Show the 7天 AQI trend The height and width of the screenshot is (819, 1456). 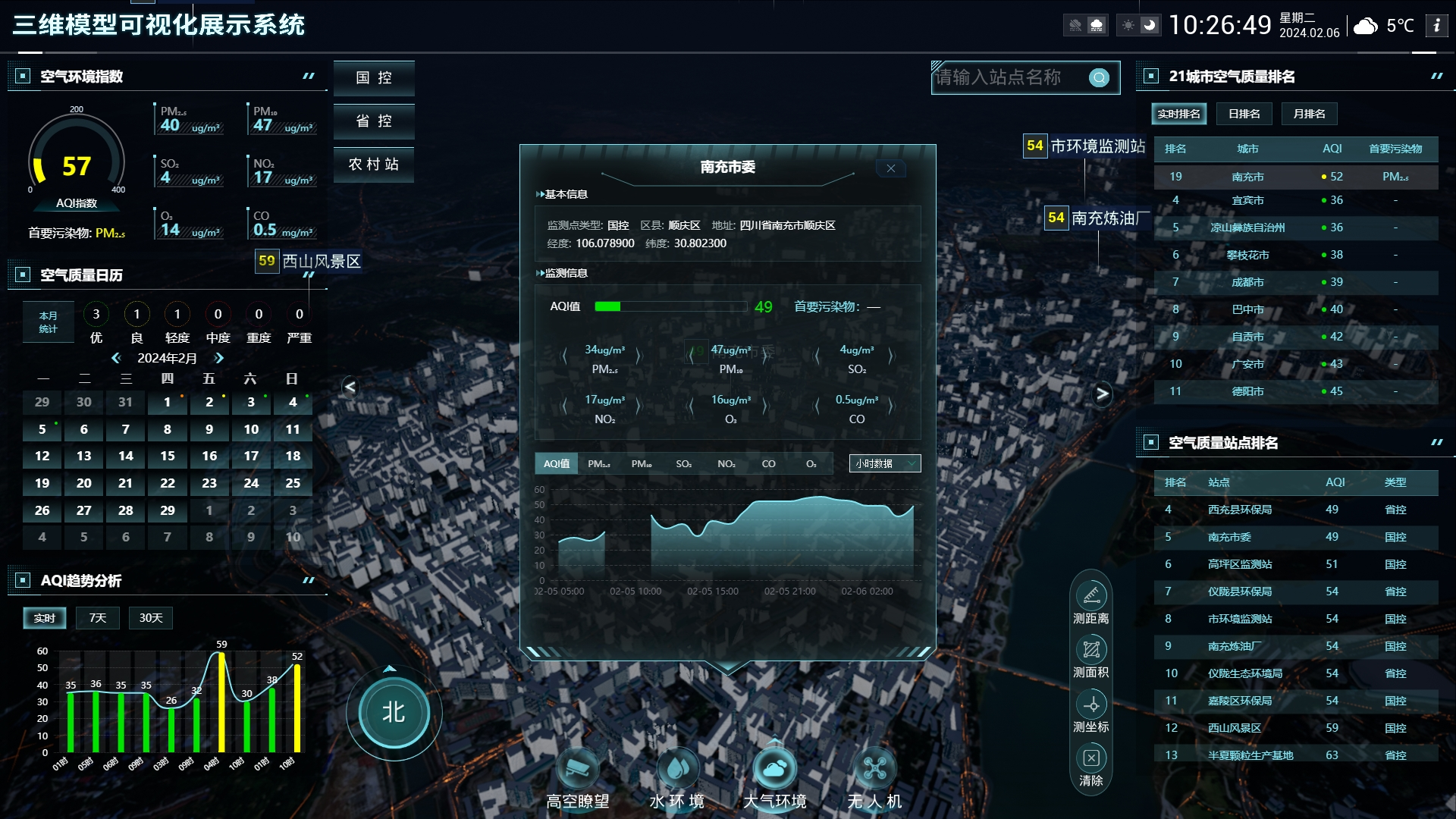click(x=98, y=618)
